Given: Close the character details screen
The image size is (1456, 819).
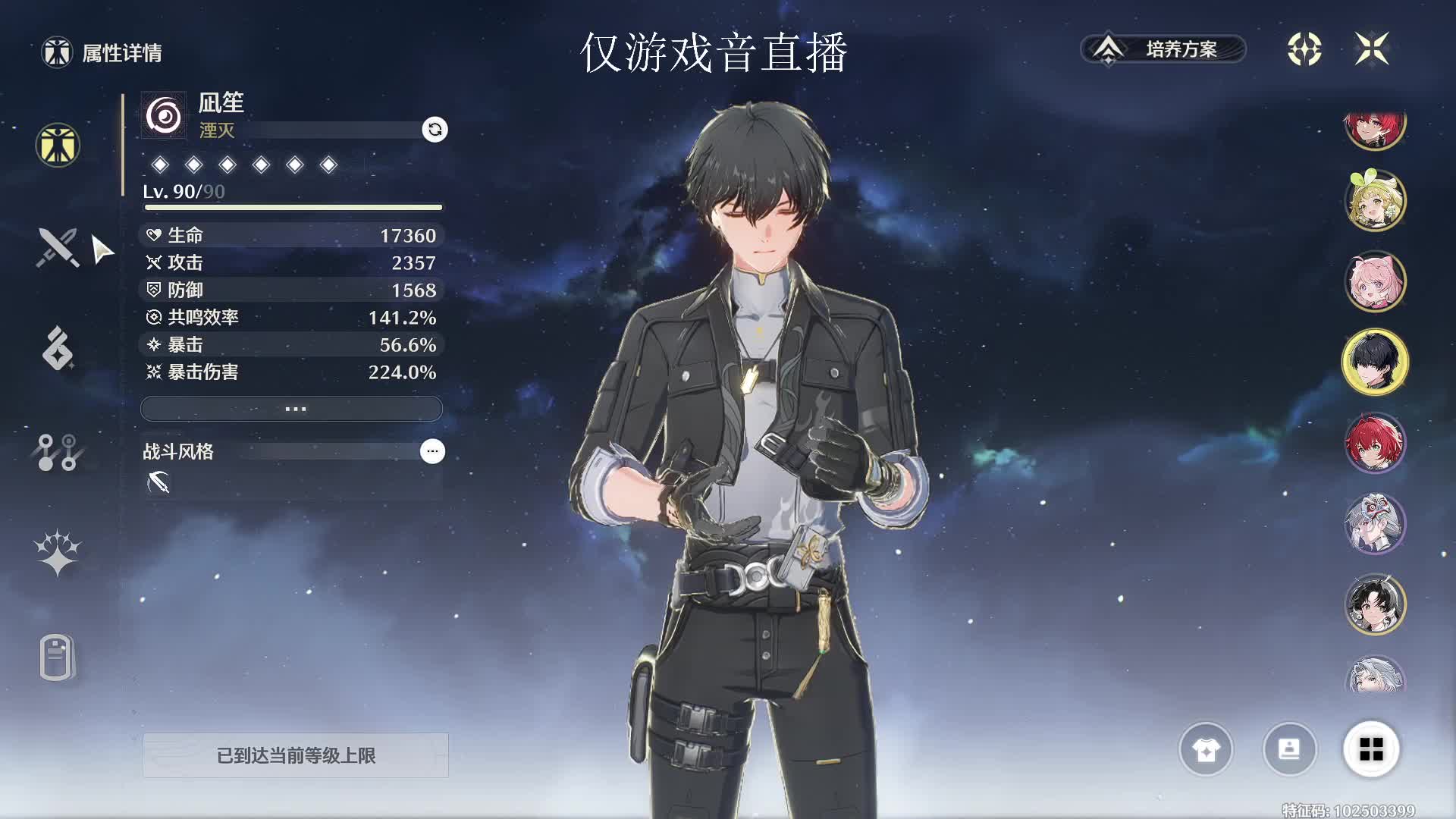Looking at the screenshot, I should [1372, 49].
